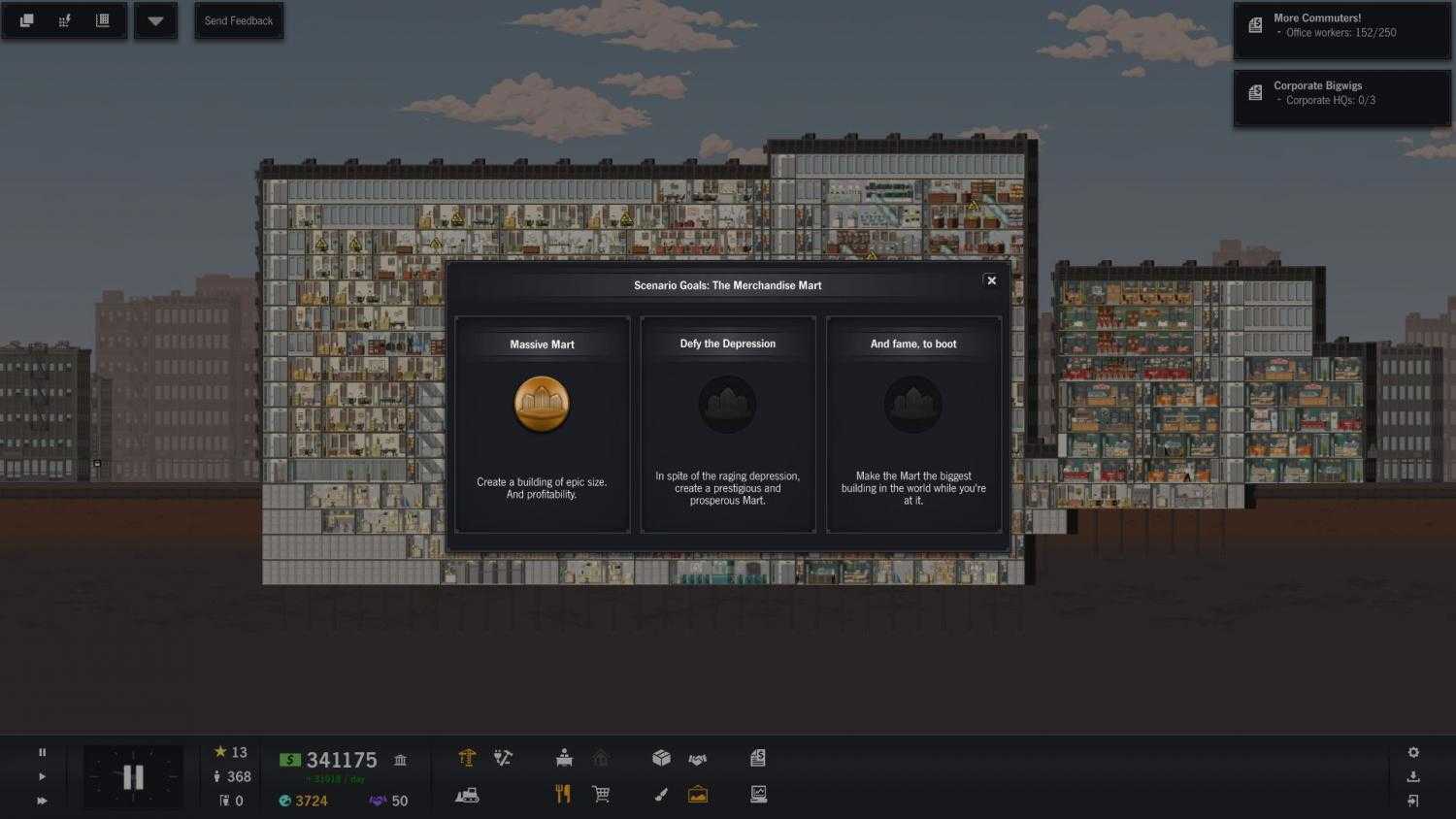Viewport: 1456px width, 819px height.
Task: Open the utilities installation tool
Action: (503, 758)
